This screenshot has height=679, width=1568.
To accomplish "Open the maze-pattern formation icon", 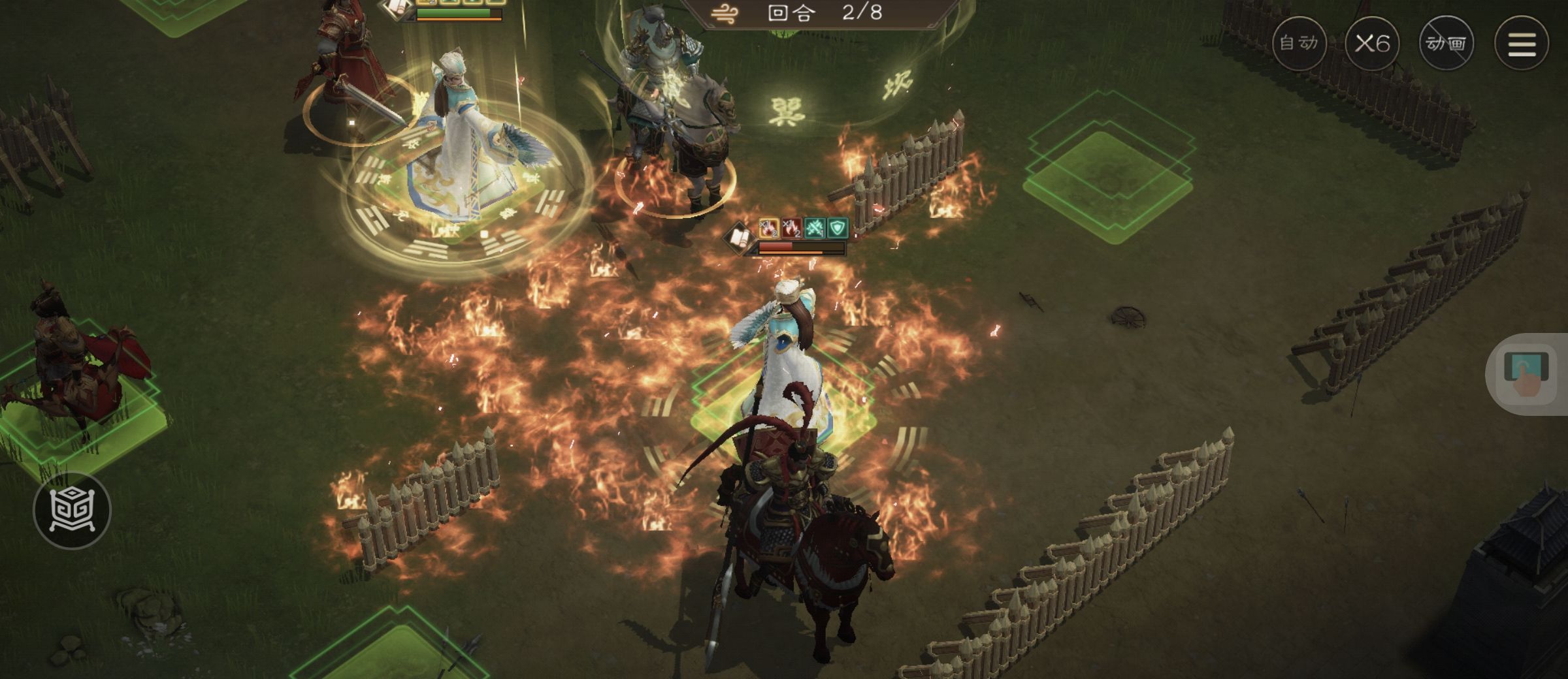I will point(72,510).
